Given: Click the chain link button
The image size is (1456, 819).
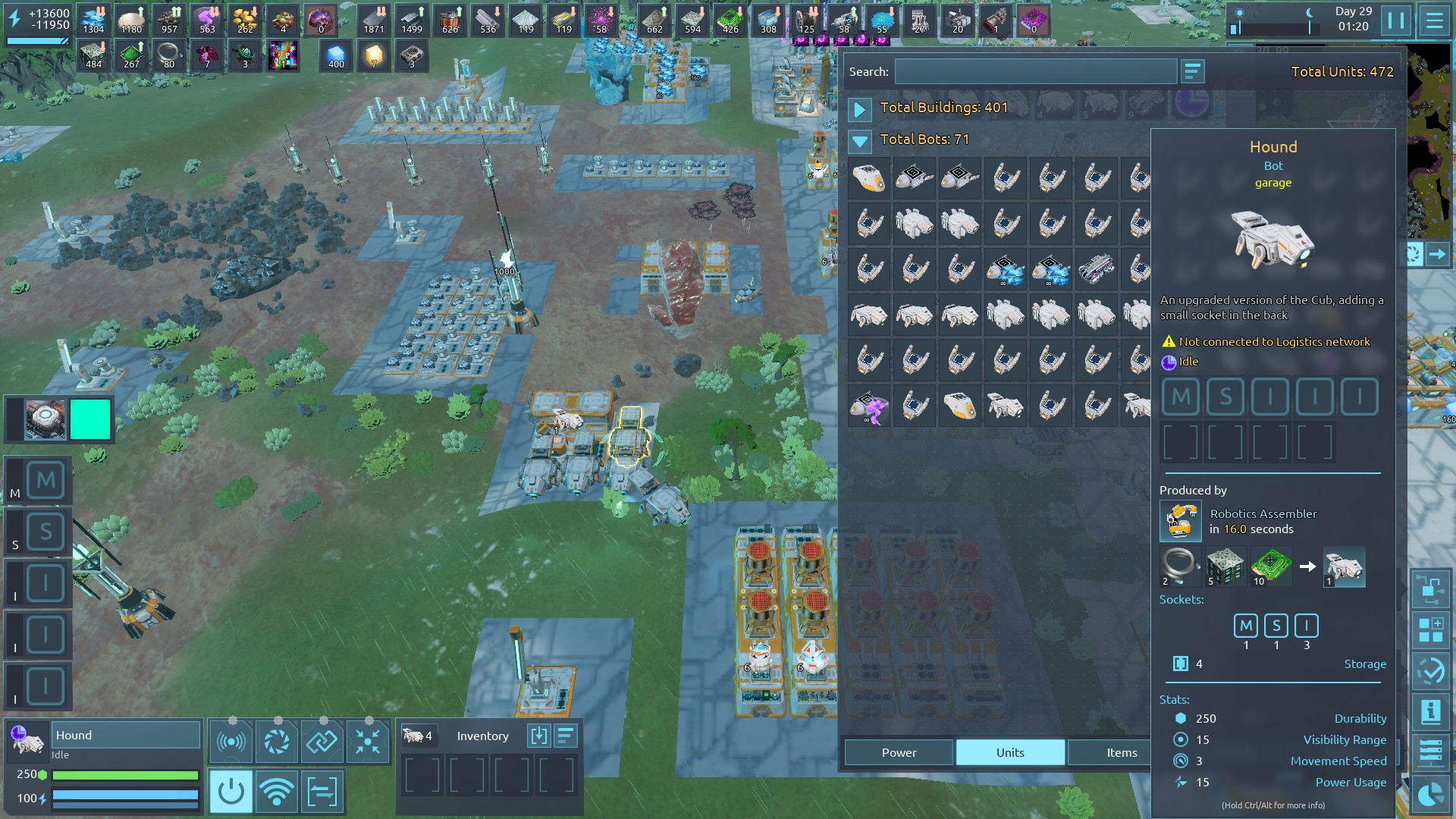Looking at the screenshot, I should click(x=322, y=741).
